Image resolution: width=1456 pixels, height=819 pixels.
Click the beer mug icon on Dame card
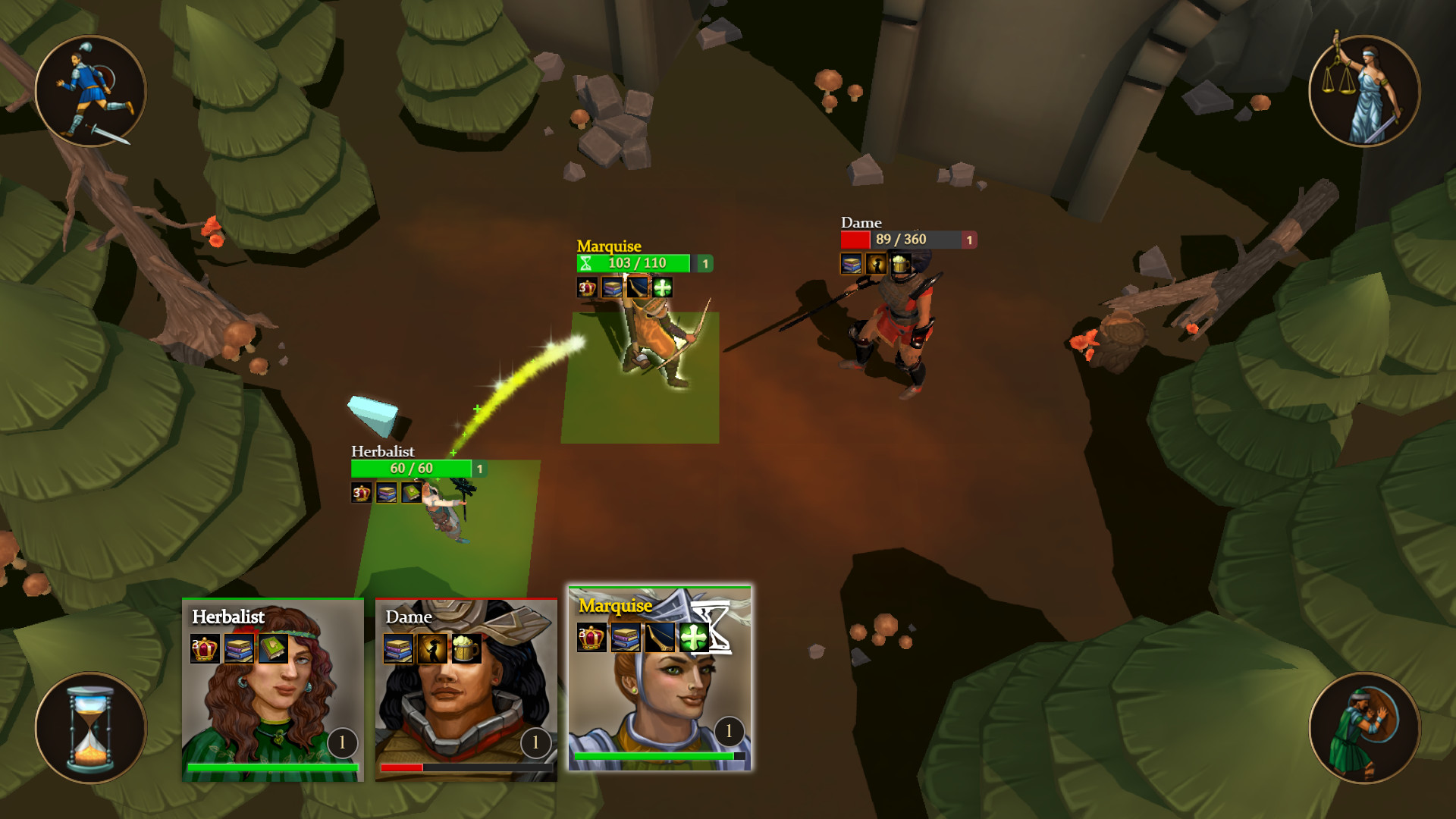pos(466,649)
